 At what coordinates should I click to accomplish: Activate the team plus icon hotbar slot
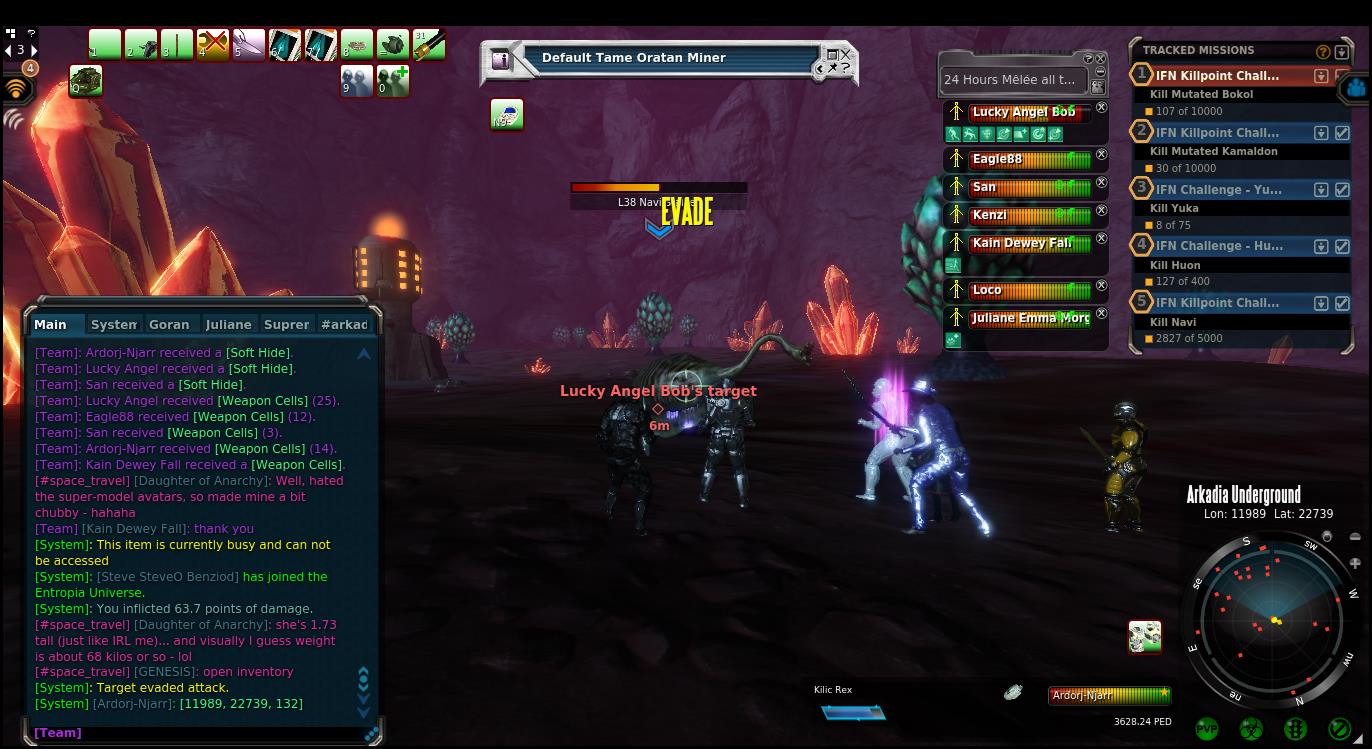pos(393,81)
